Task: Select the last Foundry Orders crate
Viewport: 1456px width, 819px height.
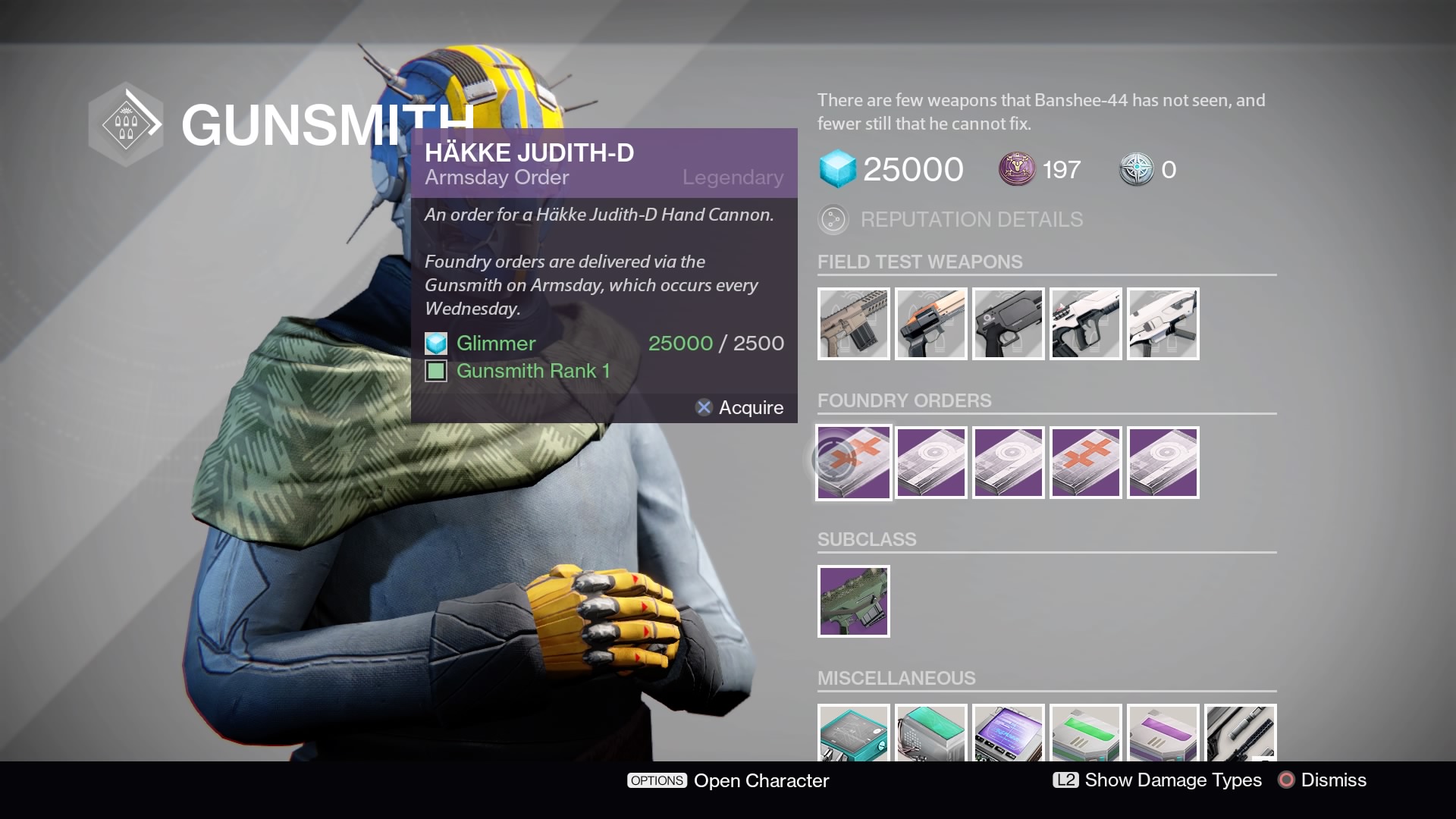Action: point(1163,462)
